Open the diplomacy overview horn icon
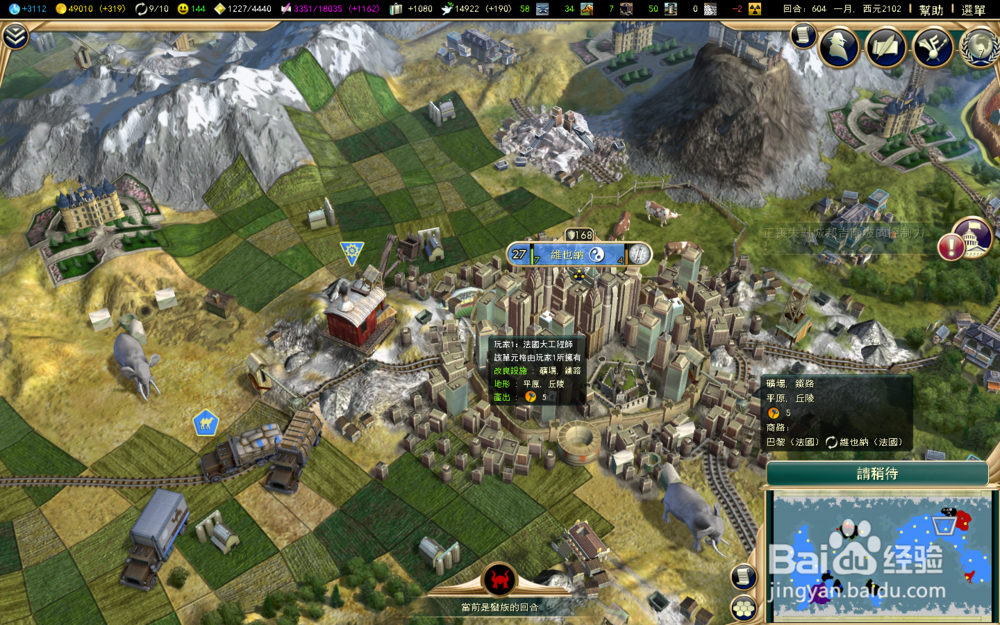 (x=932, y=46)
